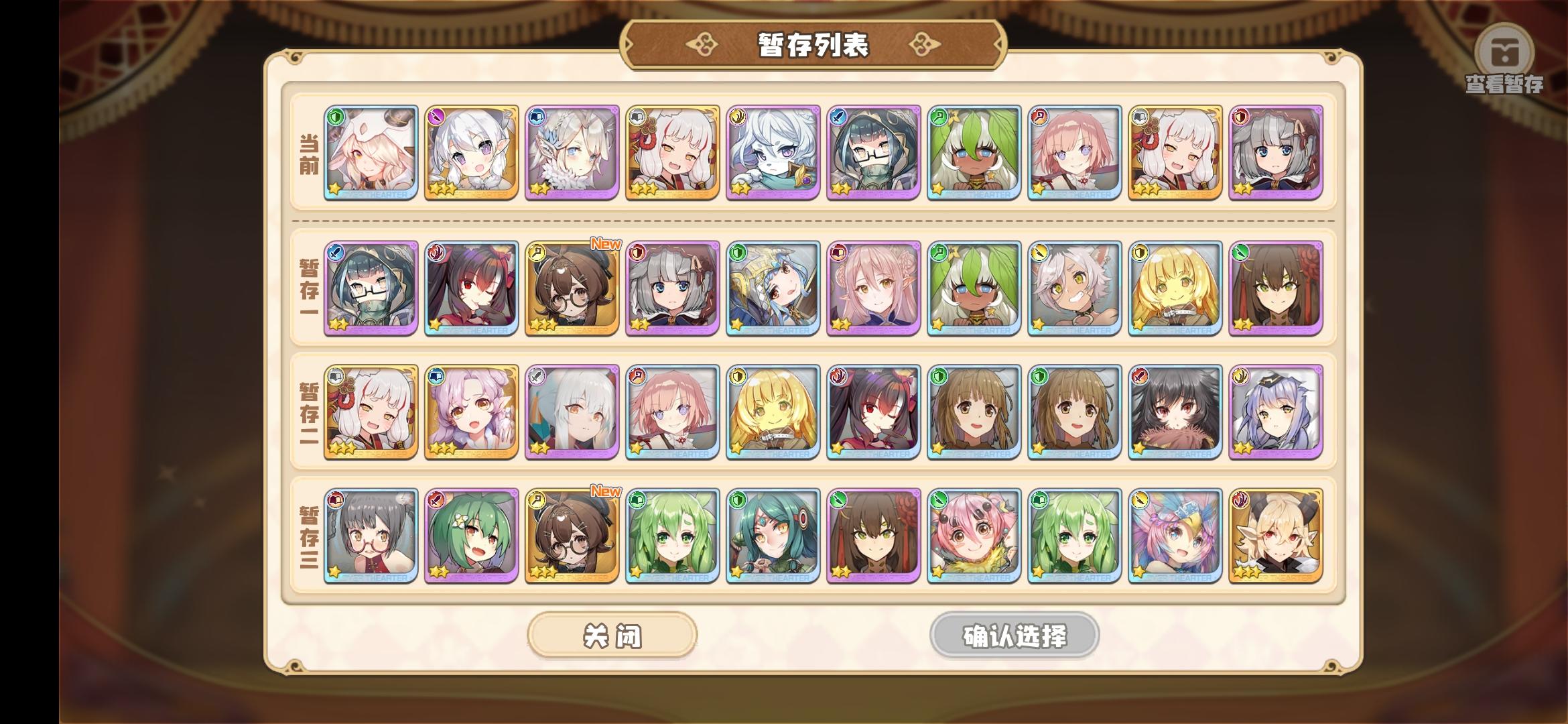
Task: Toggle the cat-eared white-haired girl in 暂存一
Action: click(x=1073, y=288)
